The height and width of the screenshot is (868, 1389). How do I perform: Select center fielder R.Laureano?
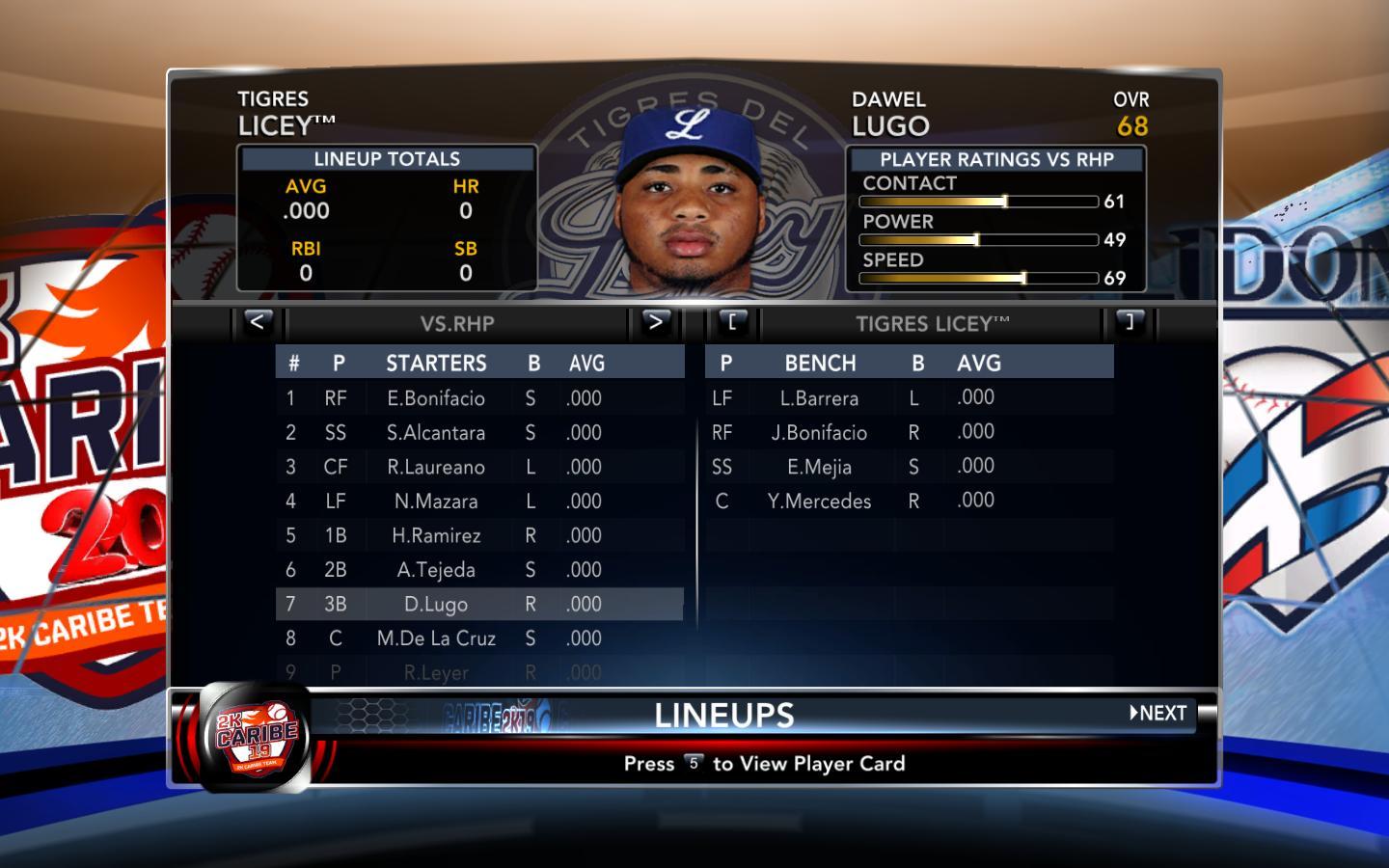tap(436, 467)
